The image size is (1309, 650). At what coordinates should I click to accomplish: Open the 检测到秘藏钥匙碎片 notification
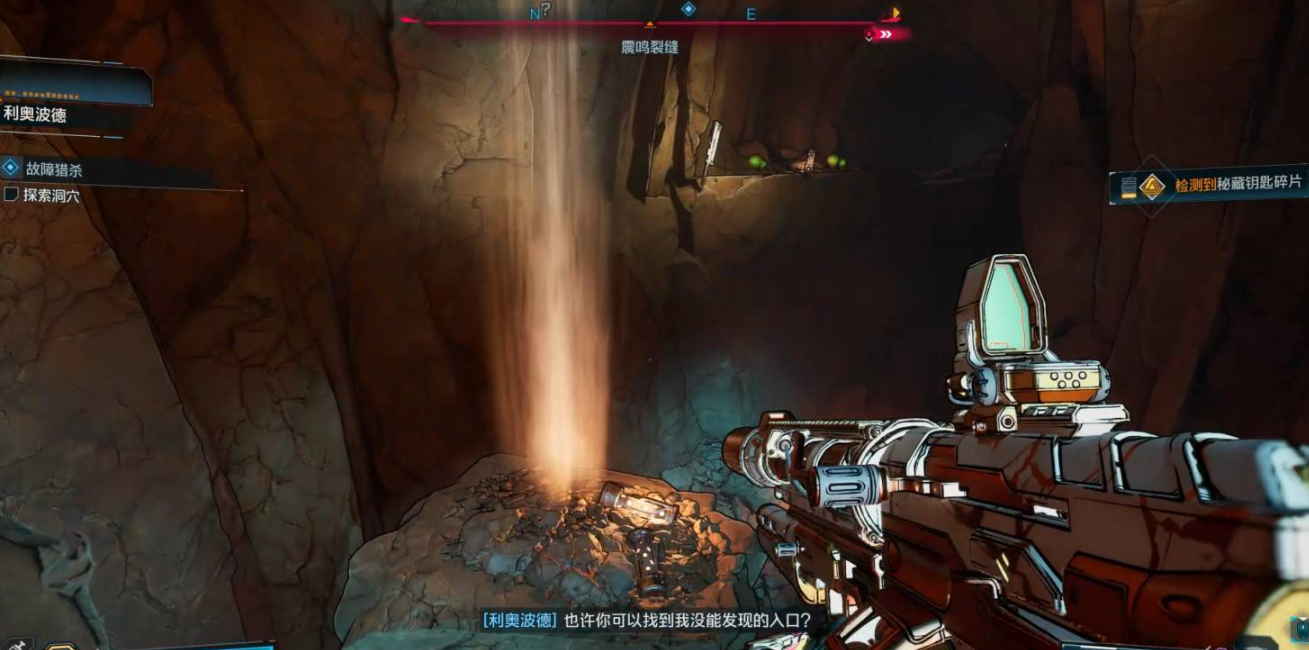click(x=1237, y=184)
